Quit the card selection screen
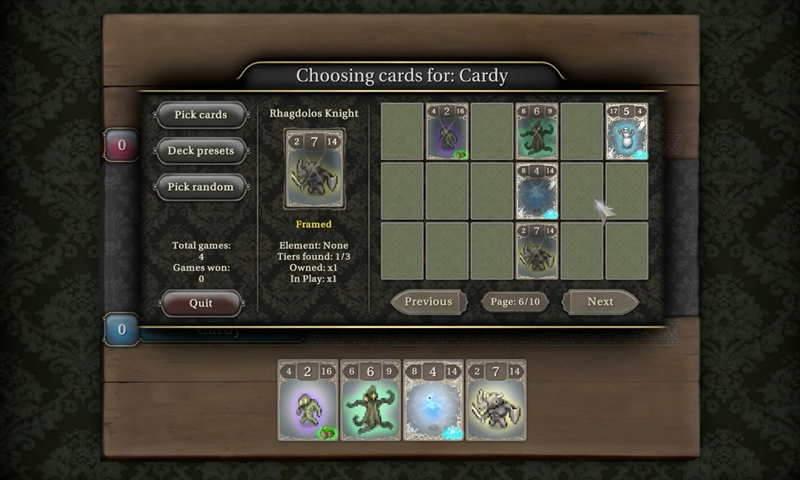800x480 pixels. click(x=201, y=303)
